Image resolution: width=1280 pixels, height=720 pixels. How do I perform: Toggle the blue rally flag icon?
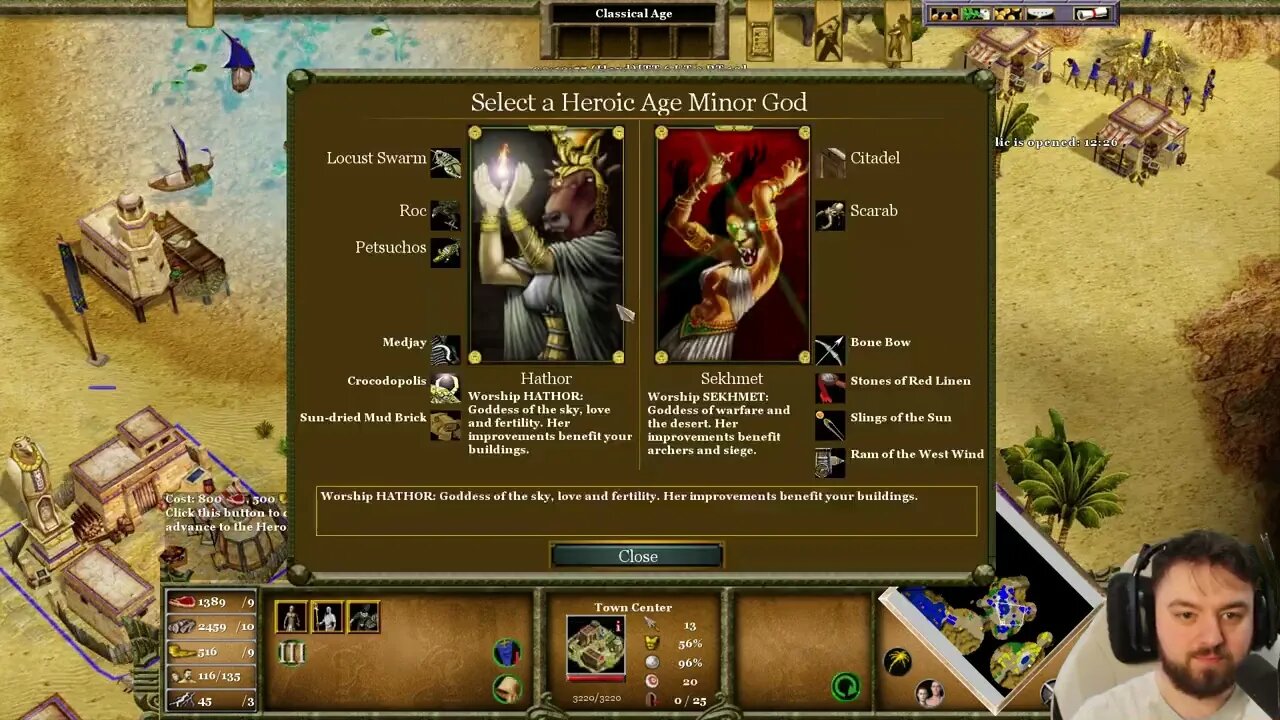tap(506, 651)
